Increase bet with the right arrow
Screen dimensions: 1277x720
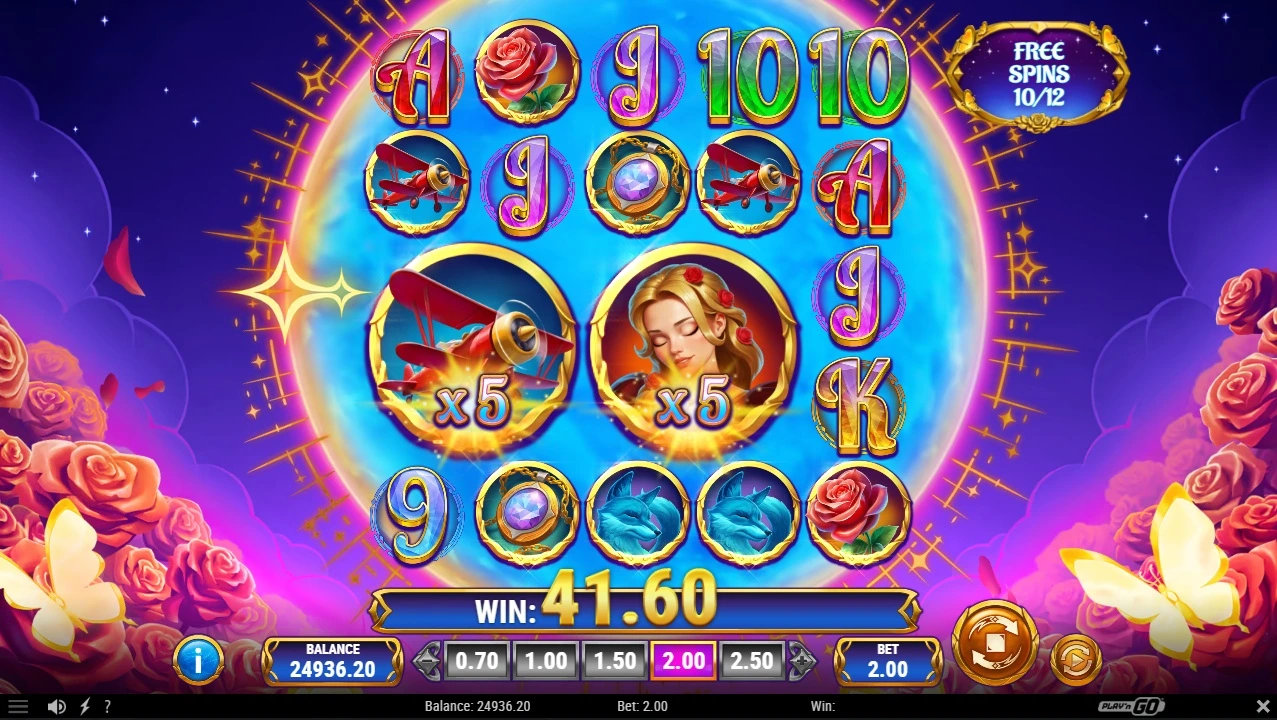802,661
